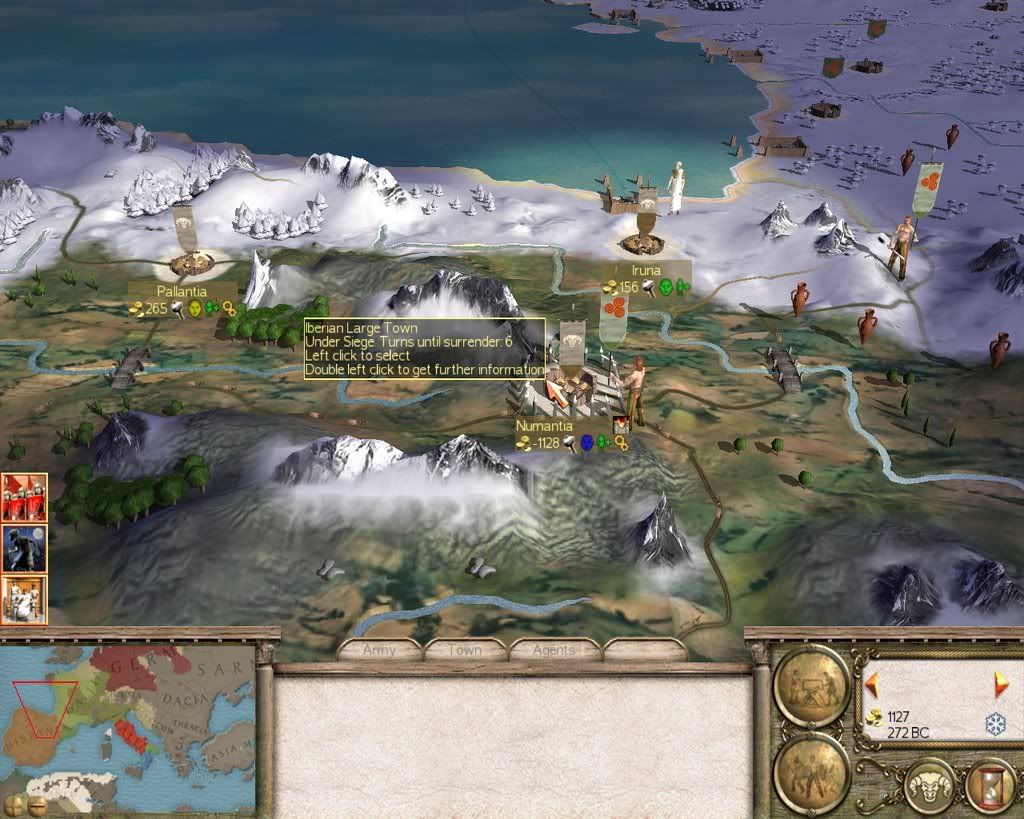The width and height of the screenshot is (1024, 819).
Task: Open the toga figures event message
Action: pyautogui.click(x=24, y=600)
